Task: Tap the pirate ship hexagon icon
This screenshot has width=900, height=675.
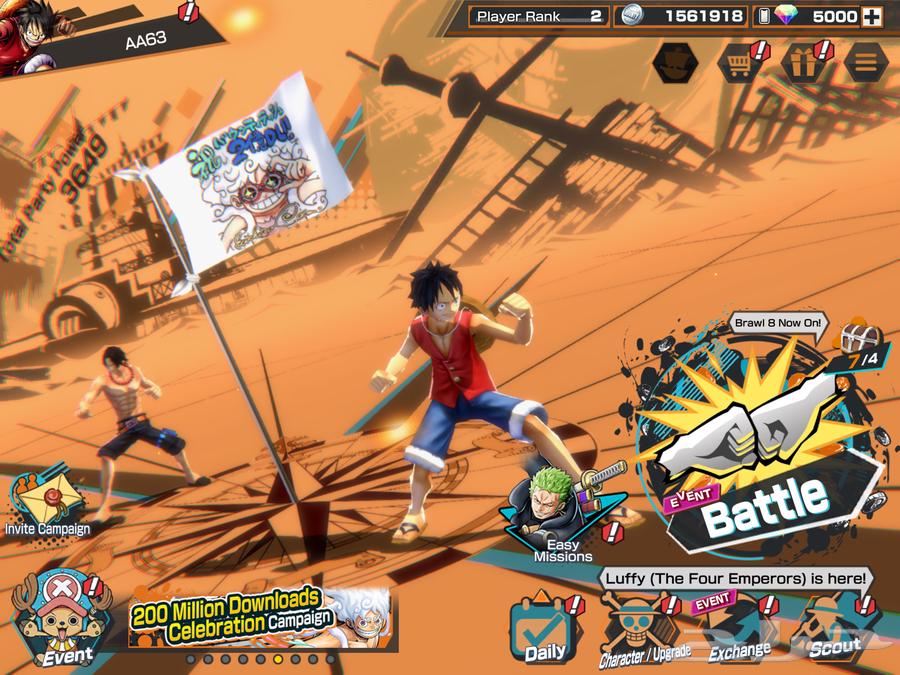Action: [x=675, y=64]
